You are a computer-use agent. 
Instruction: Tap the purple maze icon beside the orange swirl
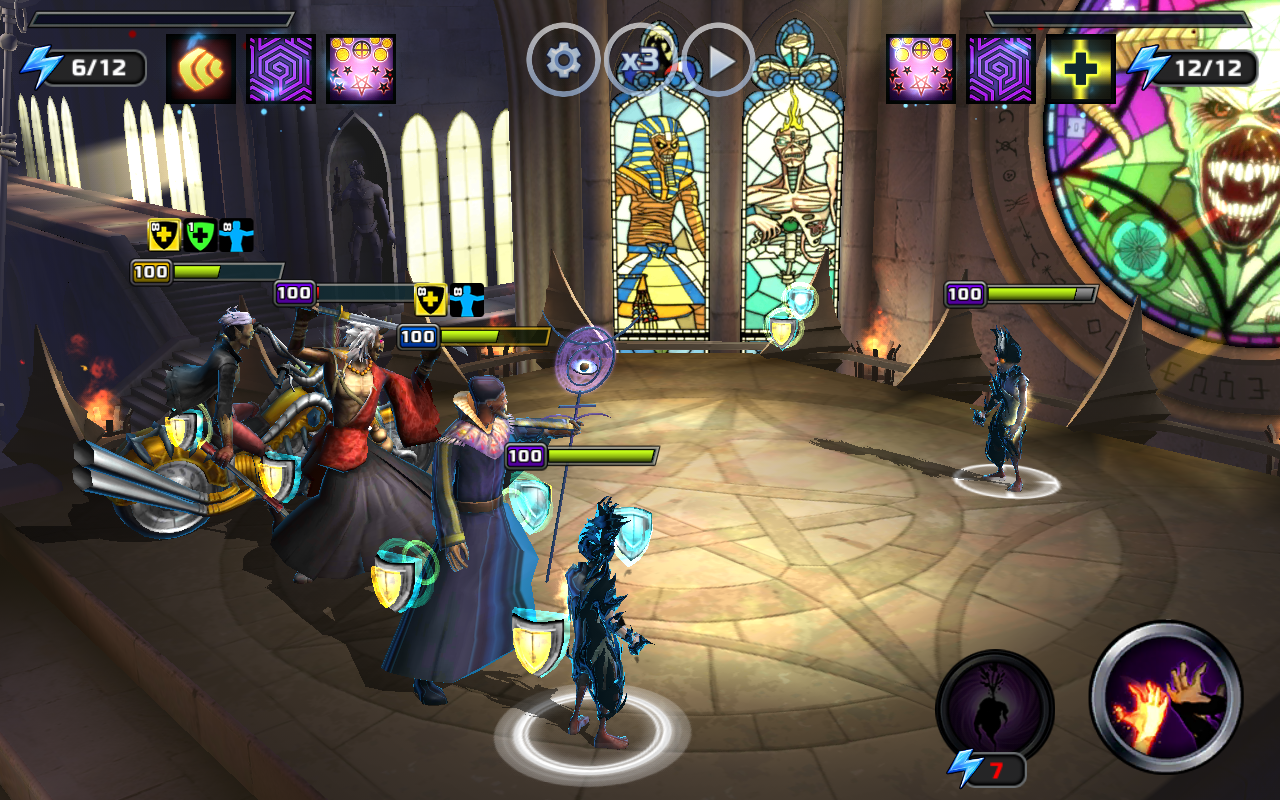coord(281,69)
